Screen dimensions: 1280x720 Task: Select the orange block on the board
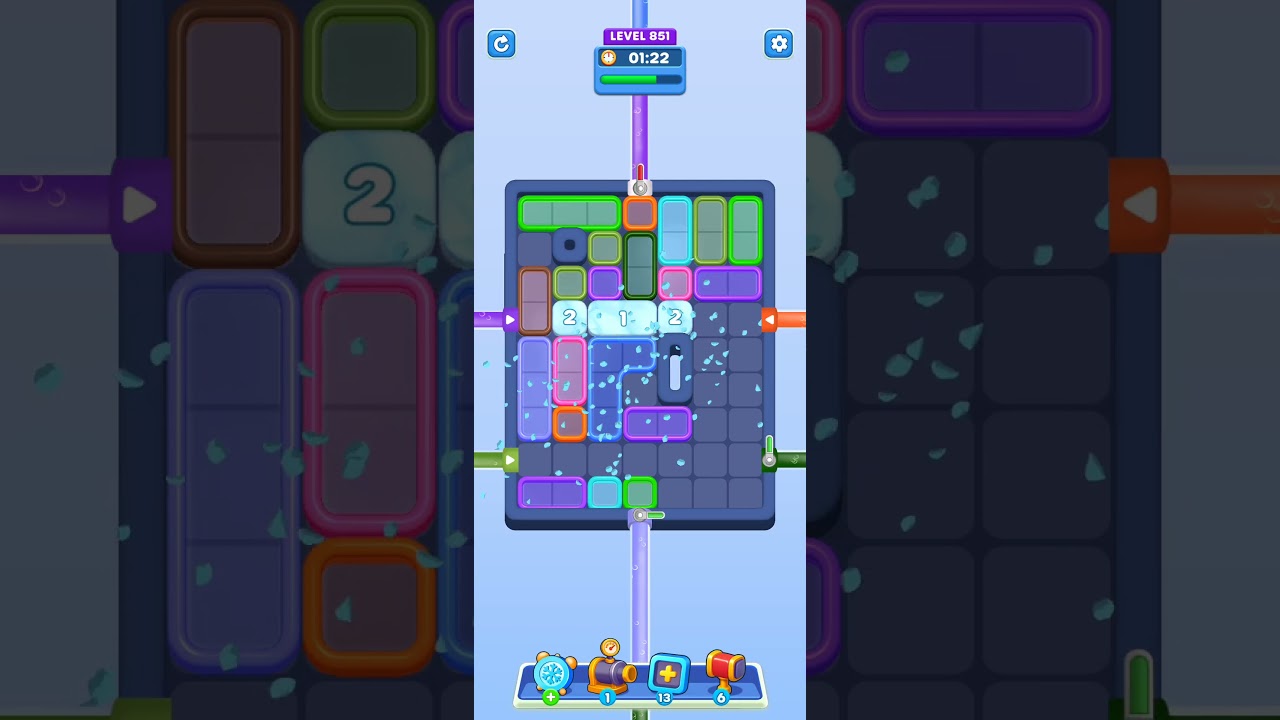point(640,213)
